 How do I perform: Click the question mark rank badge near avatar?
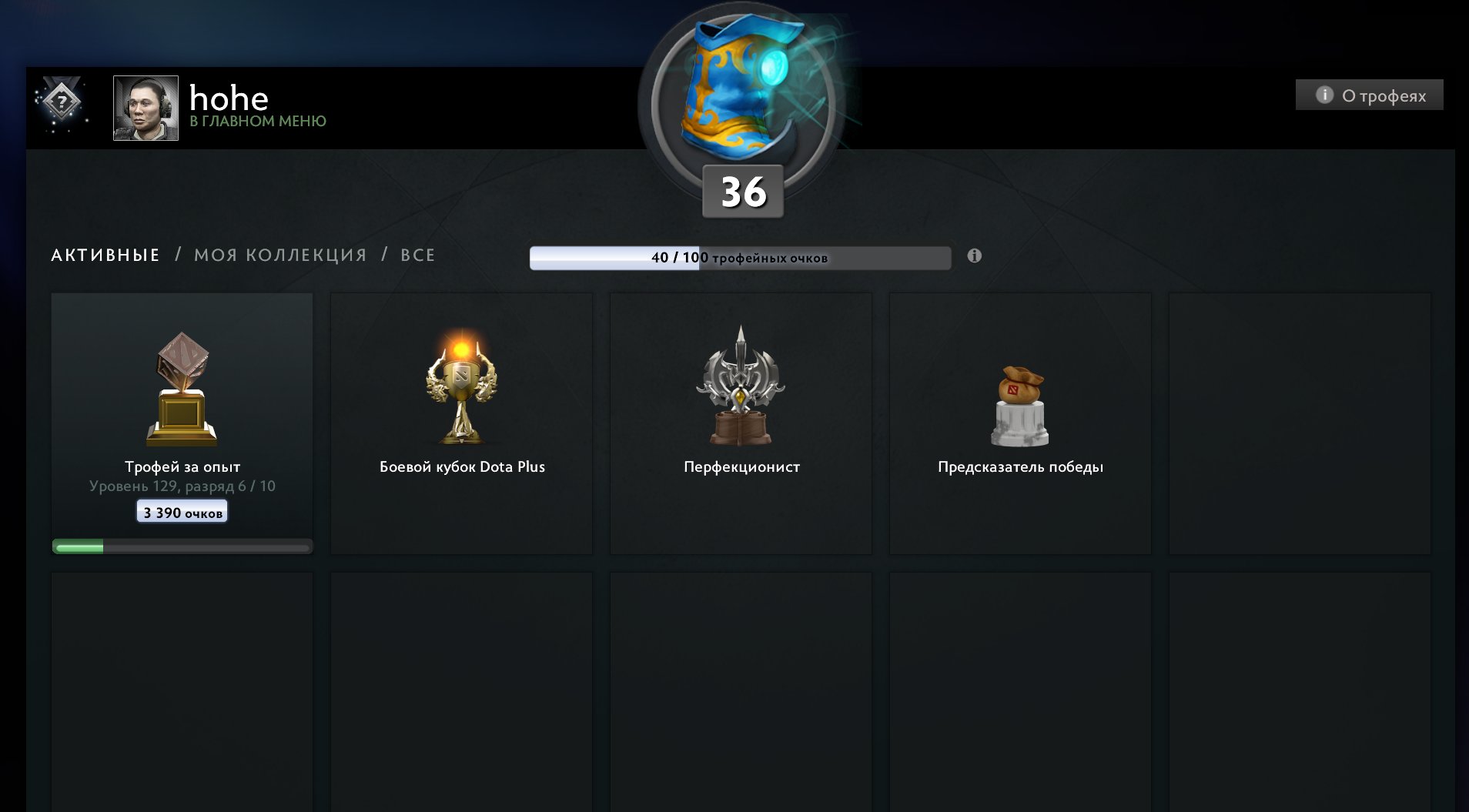point(63,102)
